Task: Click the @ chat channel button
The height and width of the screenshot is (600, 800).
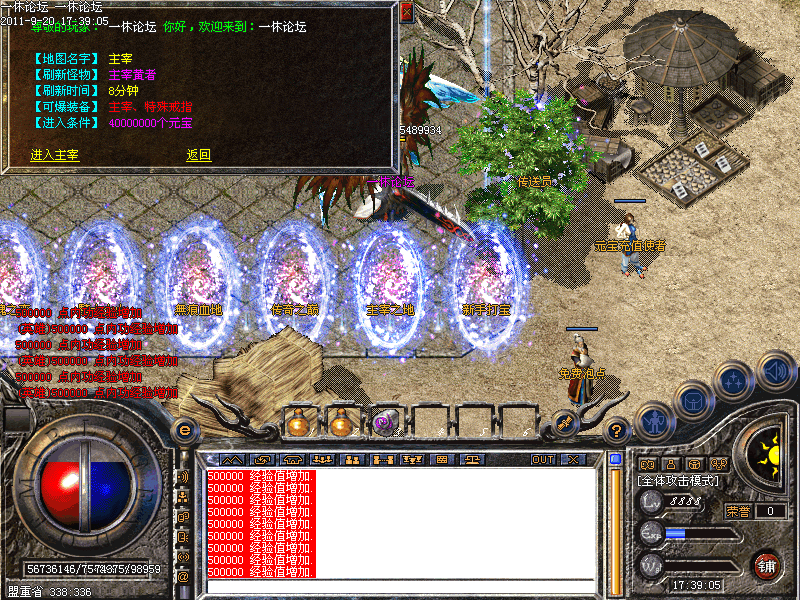Action: [x=183, y=576]
